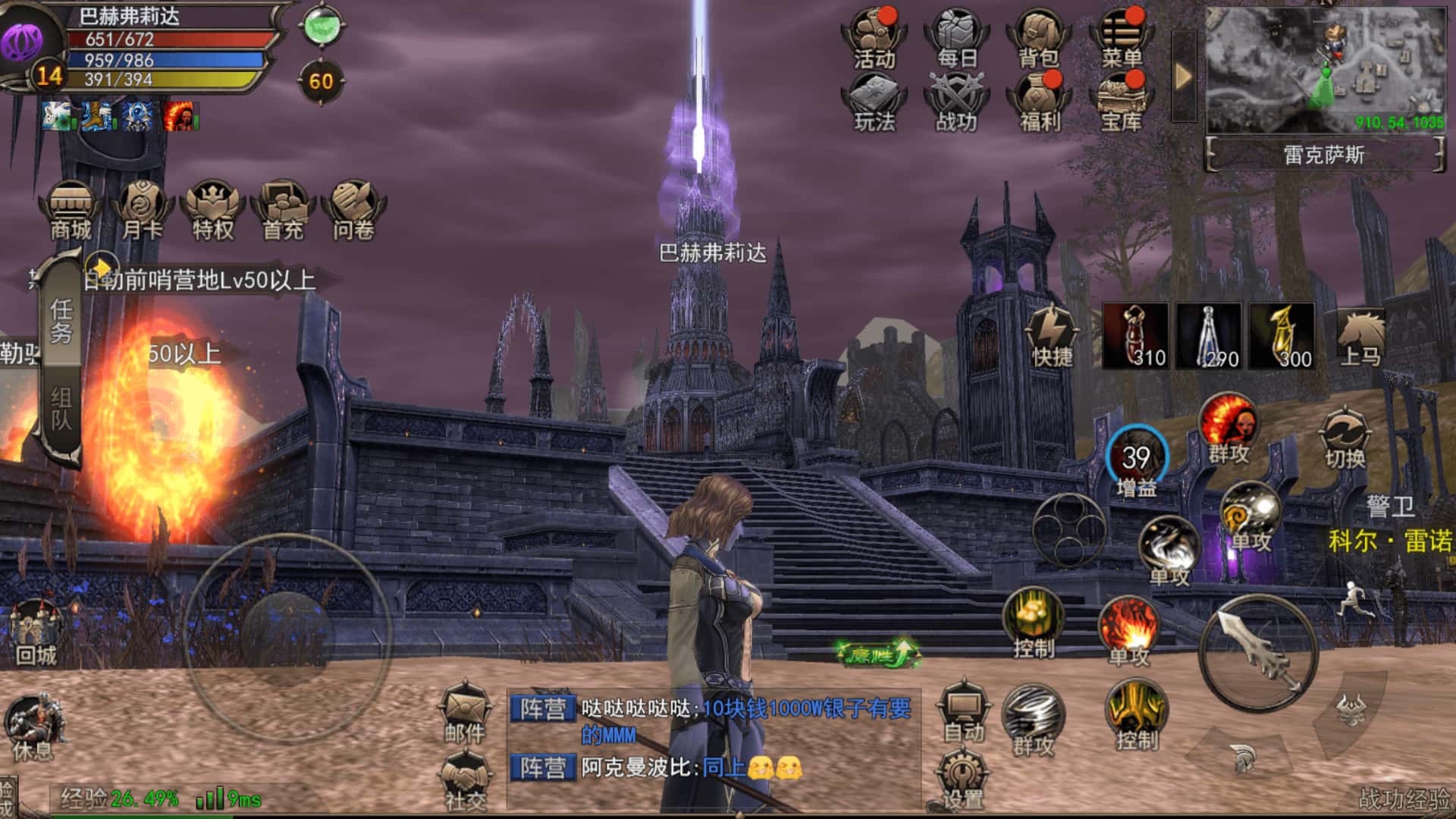Image resolution: width=1456 pixels, height=819 pixels.
Task: Use the 回城 return-to-town button
Action: [36, 632]
